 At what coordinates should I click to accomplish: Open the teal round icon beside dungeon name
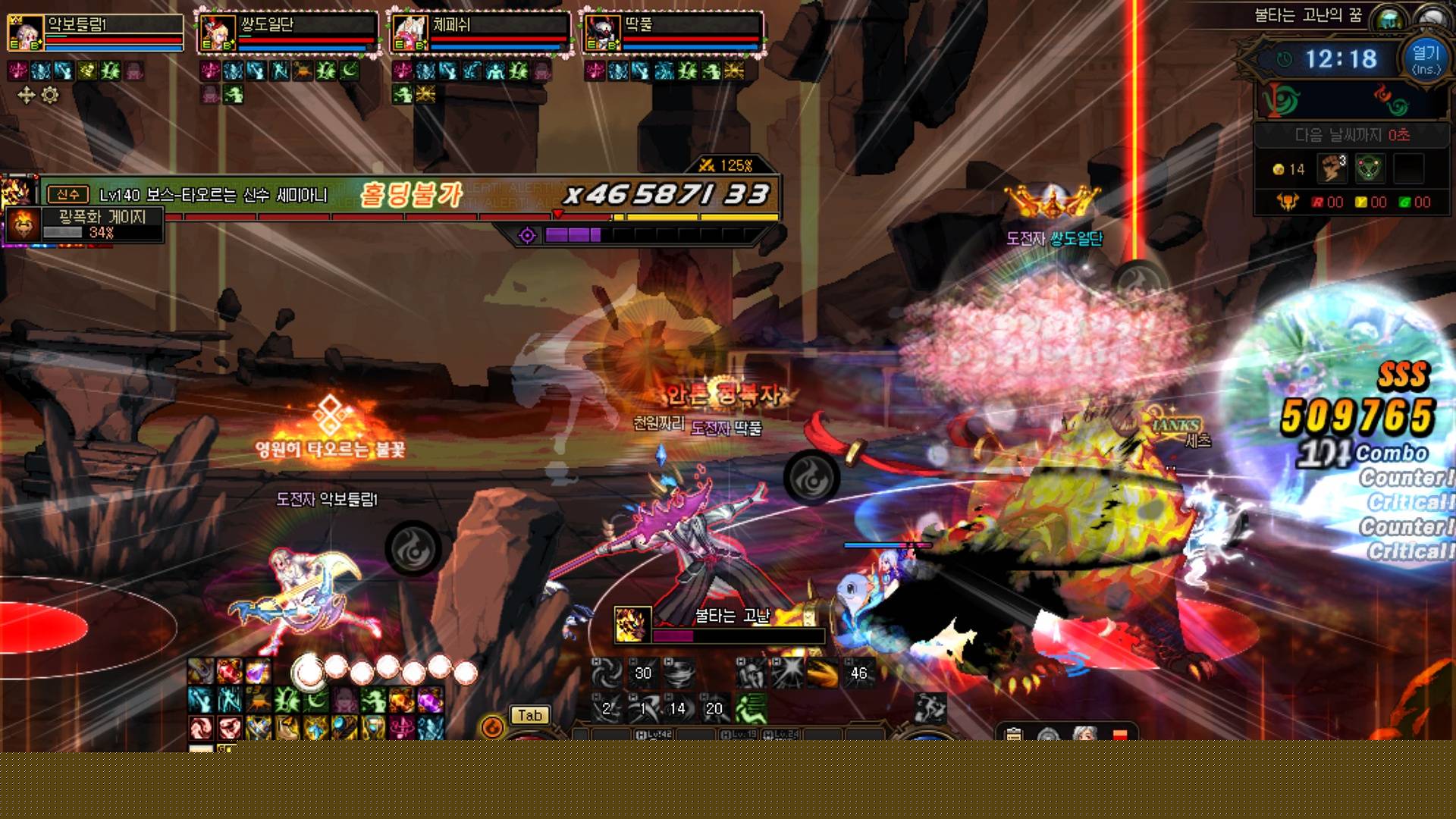[1389, 18]
